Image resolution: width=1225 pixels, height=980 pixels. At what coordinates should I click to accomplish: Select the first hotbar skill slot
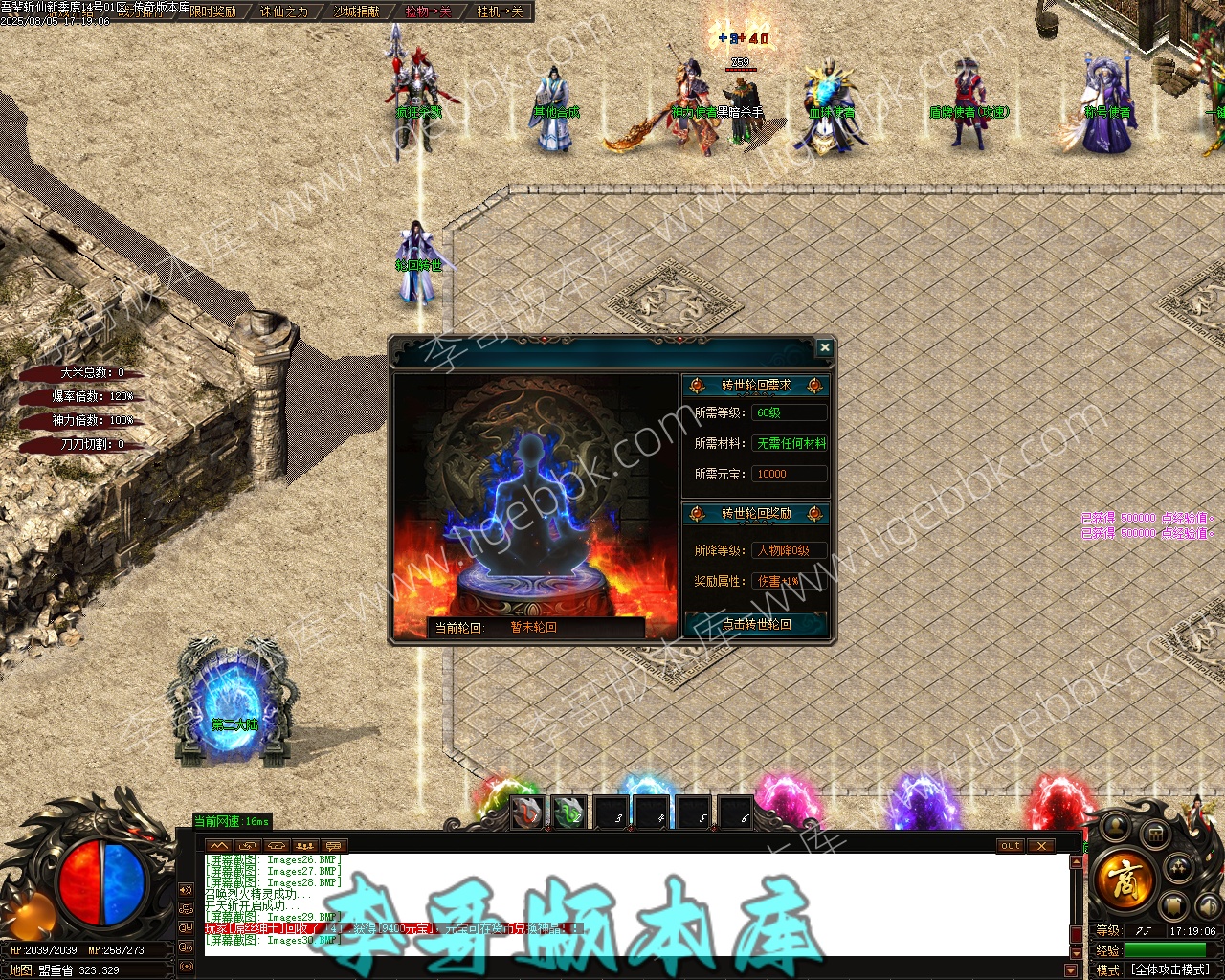pyautogui.click(x=527, y=813)
